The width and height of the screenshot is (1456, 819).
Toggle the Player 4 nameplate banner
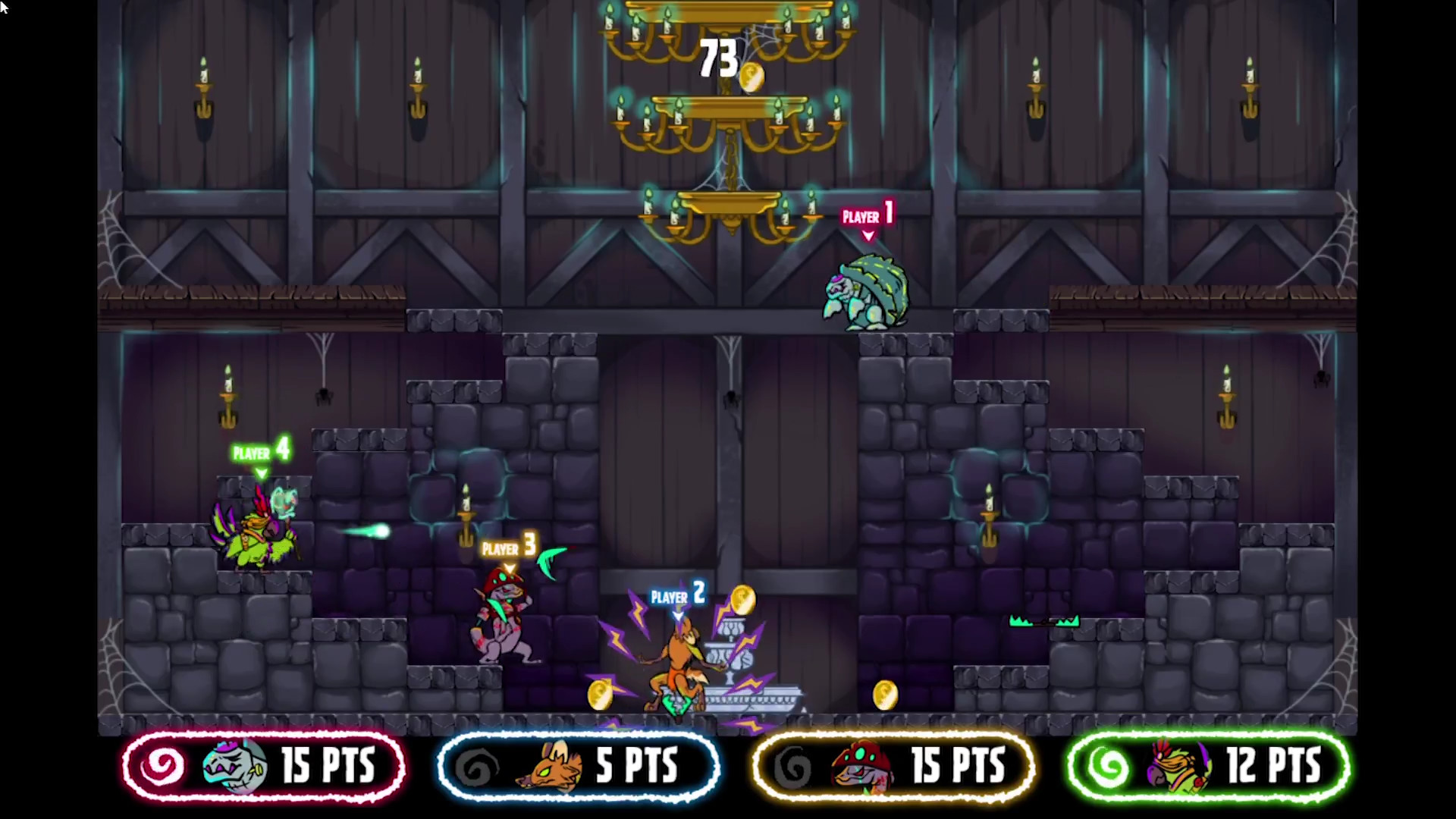261,452
